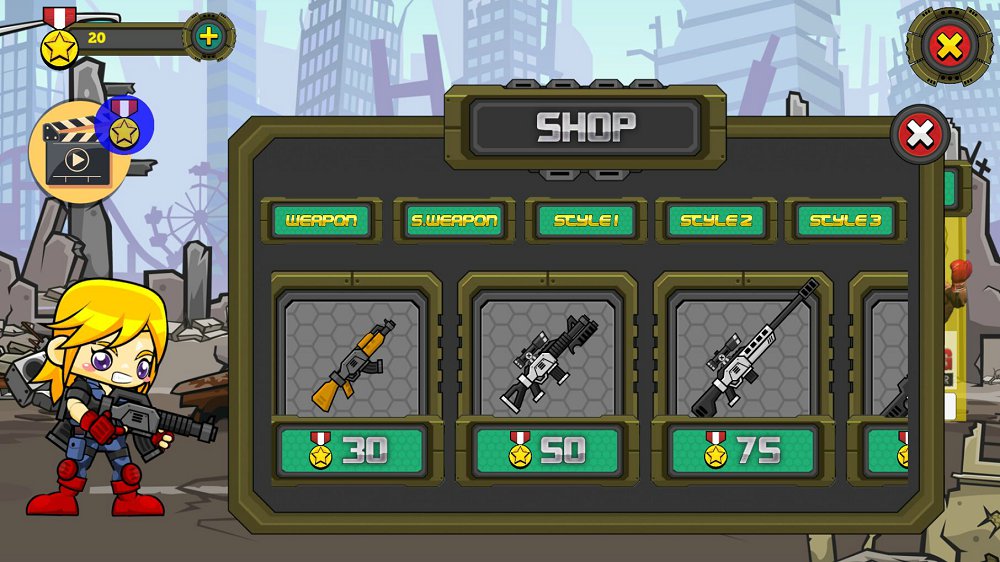Image resolution: width=1000 pixels, height=562 pixels.
Task: Select the Style 2 tab
Action: [x=716, y=220]
